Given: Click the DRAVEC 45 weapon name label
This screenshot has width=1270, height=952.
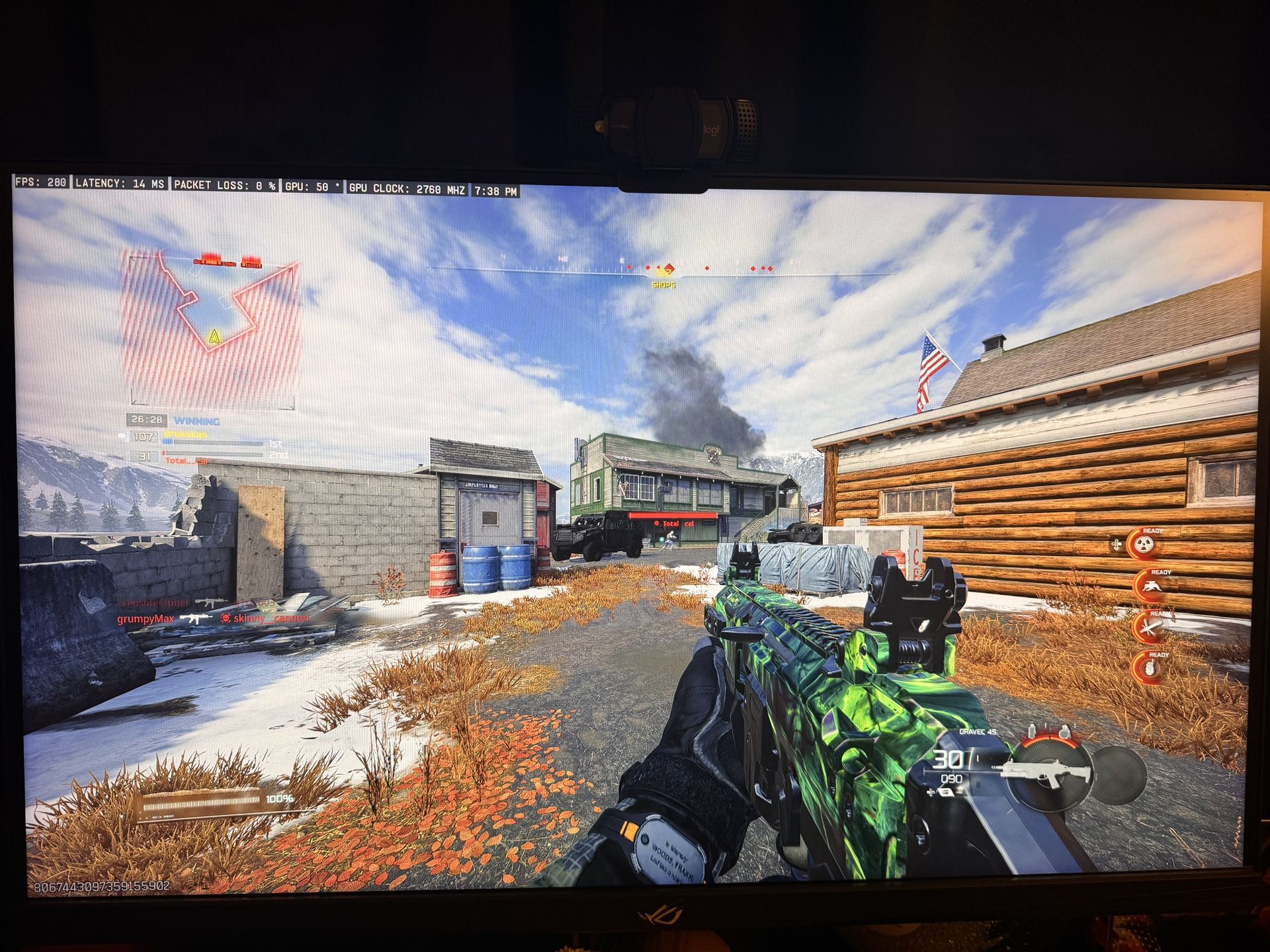Looking at the screenshot, I should click(977, 731).
